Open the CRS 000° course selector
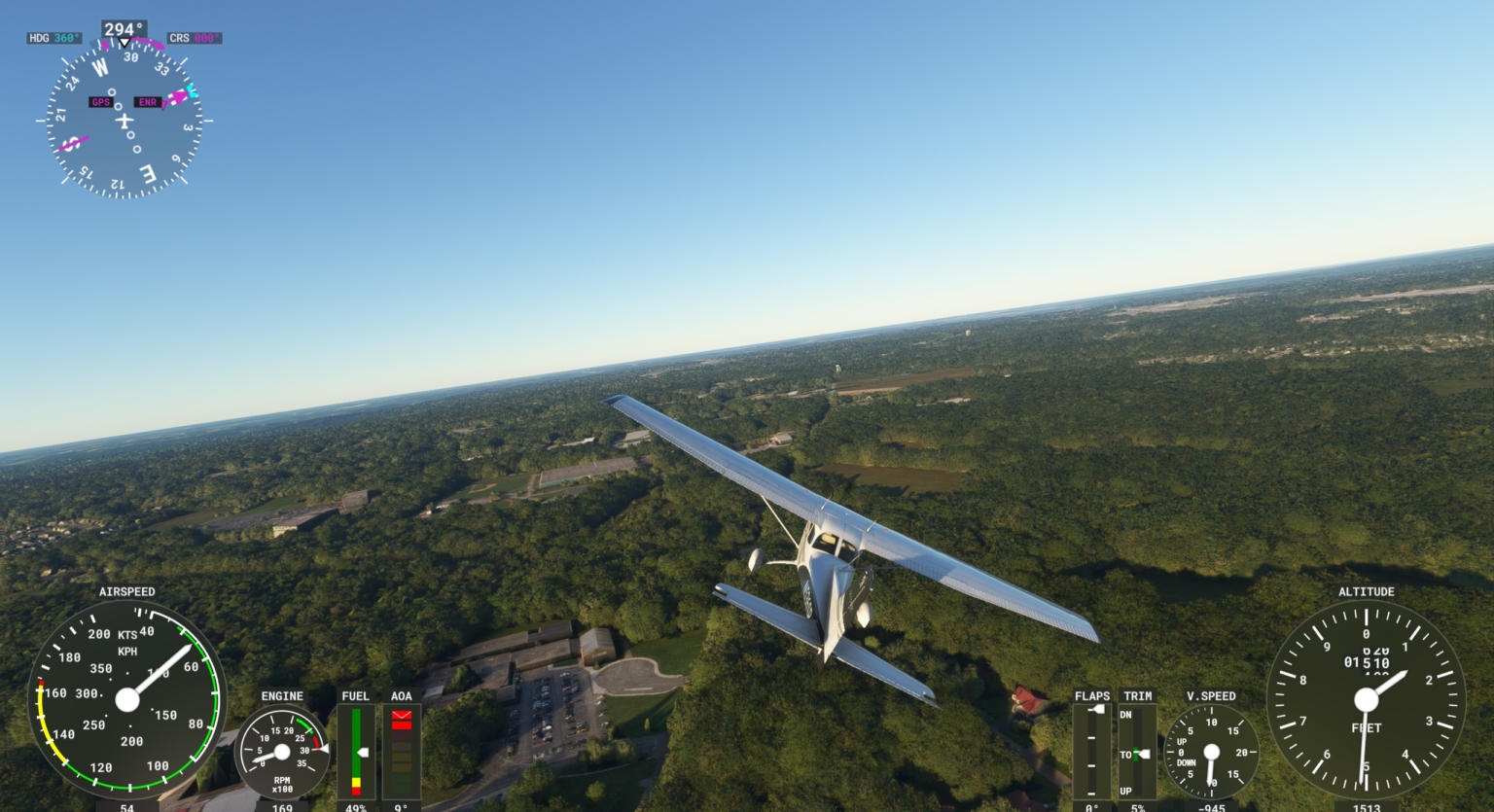The width and height of the screenshot is (1494, 812). click(x=194, y=39)
